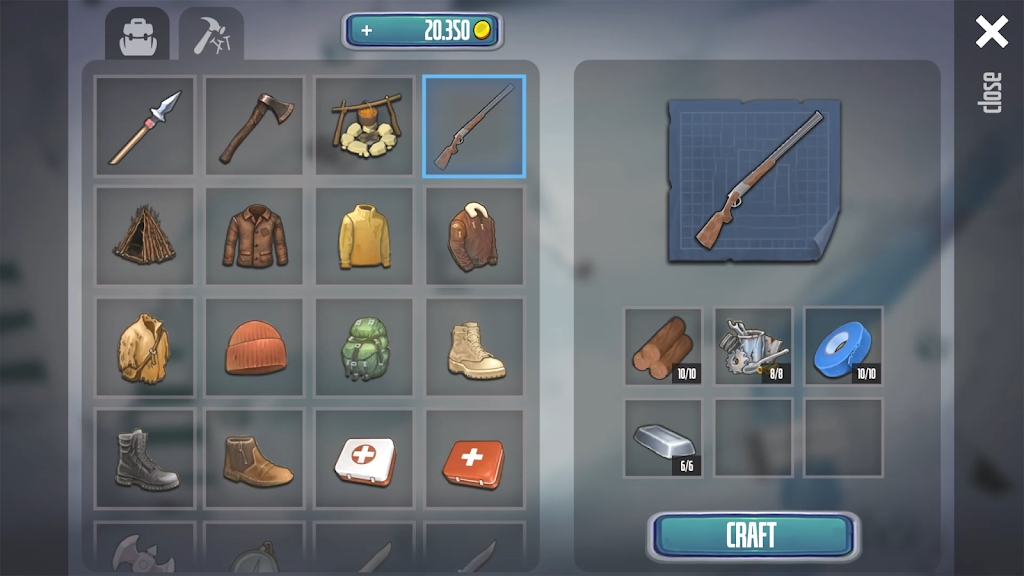
Task: Choose the yellow sweater recipe
Action: [x=365, y=236]
